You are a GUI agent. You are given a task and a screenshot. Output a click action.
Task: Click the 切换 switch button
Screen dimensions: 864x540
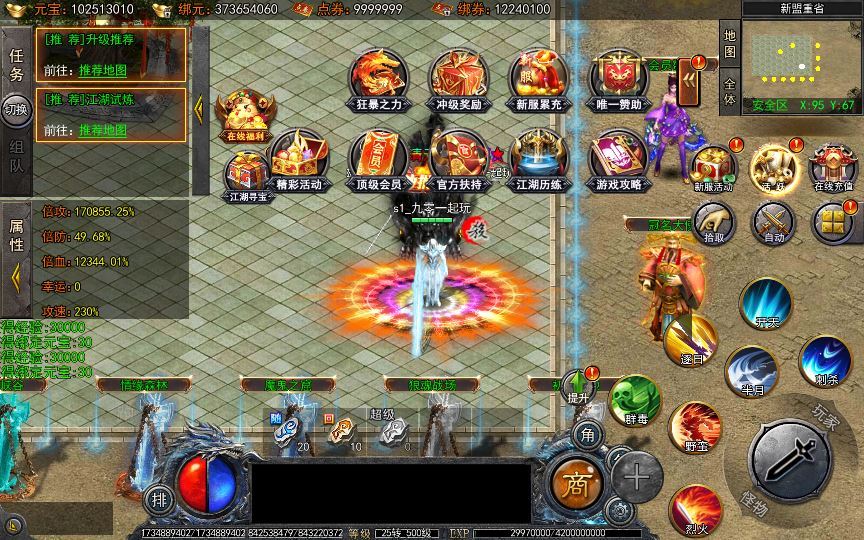[16, 109]
